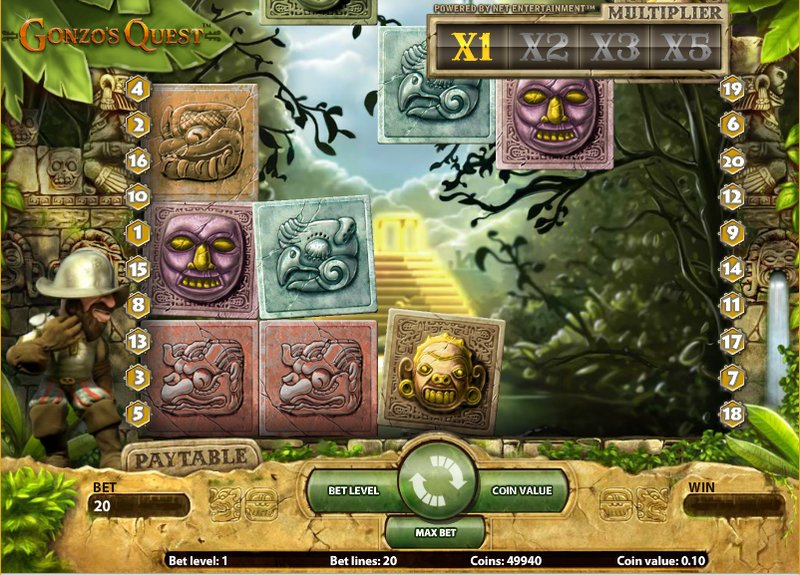Adjust the Coin Value
The width and height of the screenshot is (800, 575).
point(521,490)
